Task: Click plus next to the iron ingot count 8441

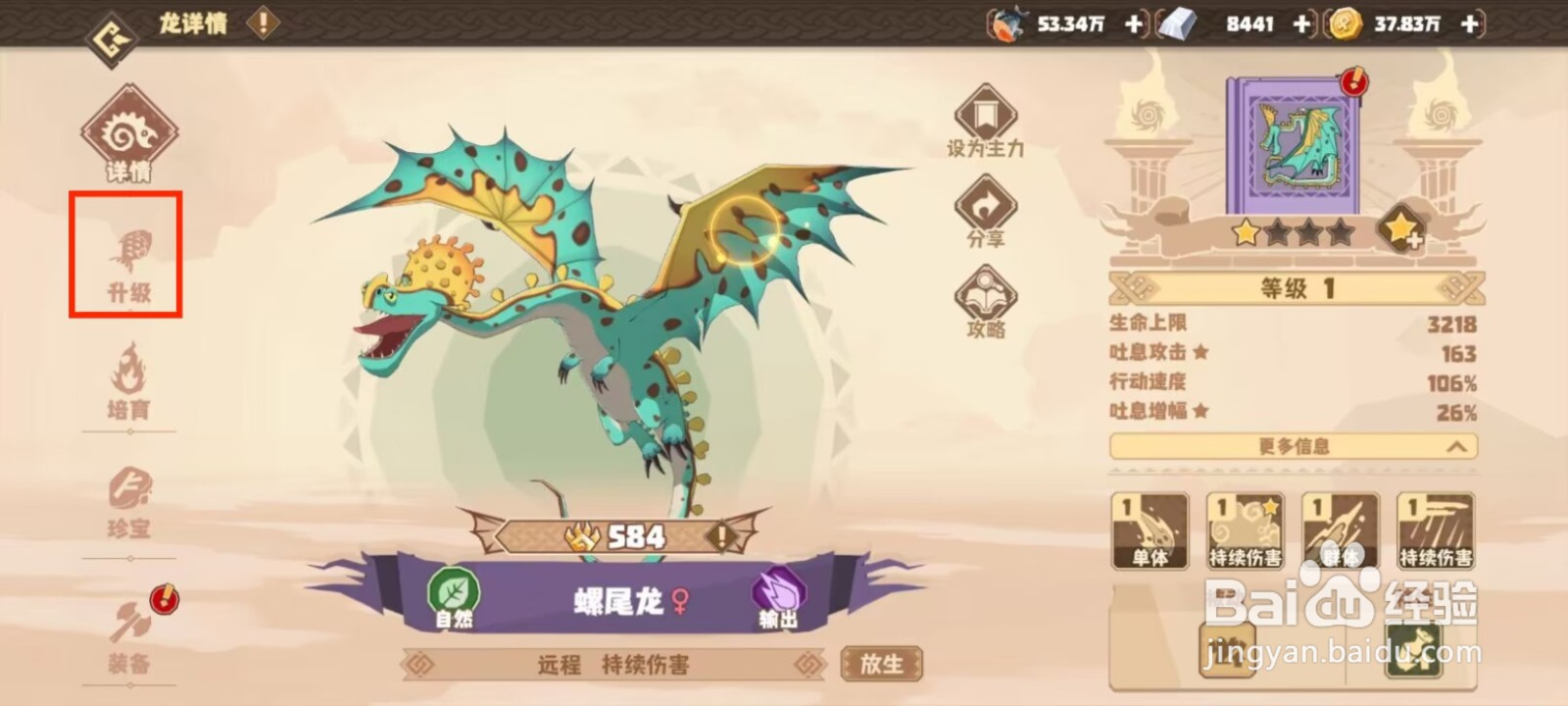Action: [x=1302, y=24]
